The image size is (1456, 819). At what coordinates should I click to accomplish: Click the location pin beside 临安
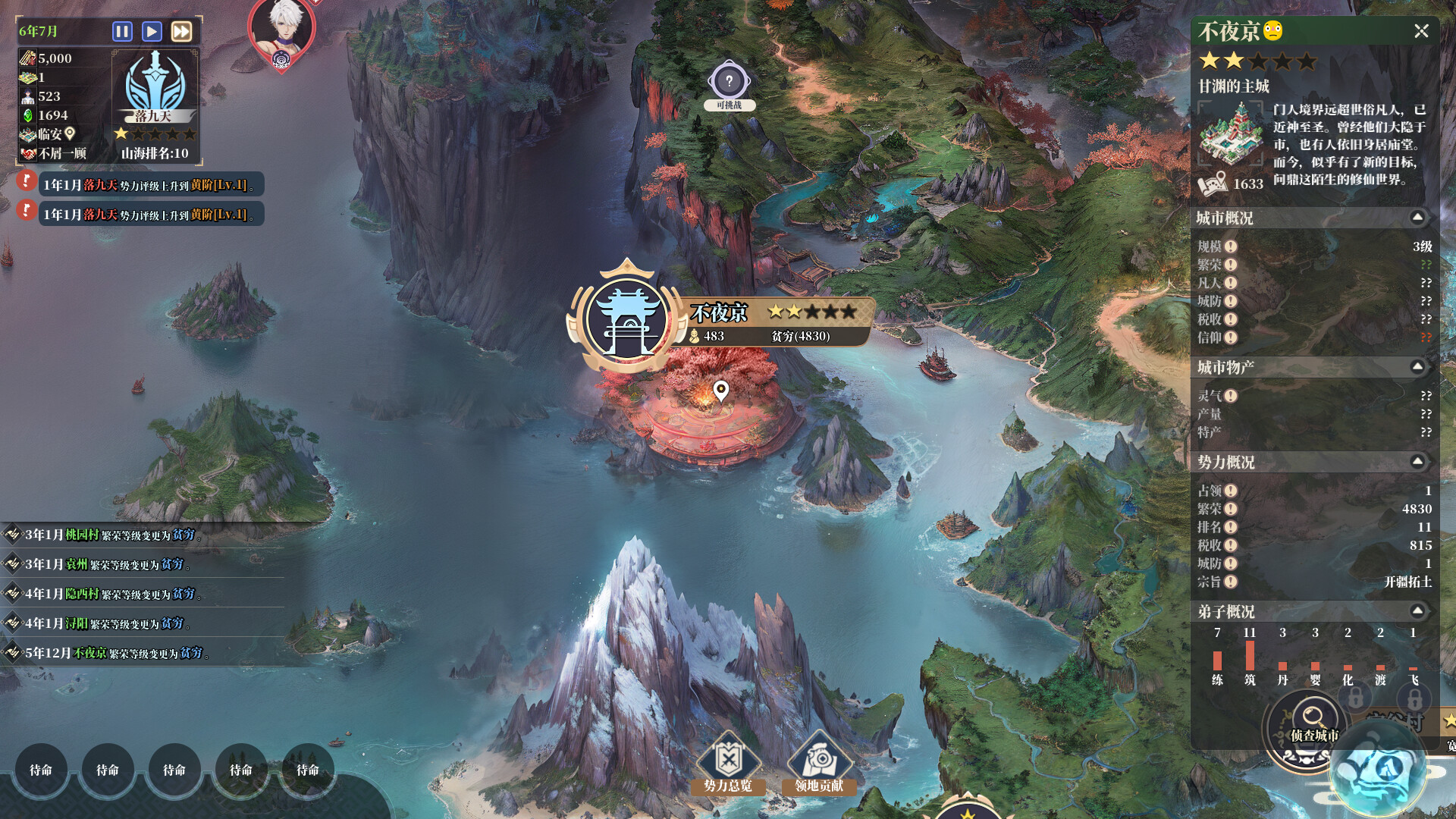tap(69, 133)
